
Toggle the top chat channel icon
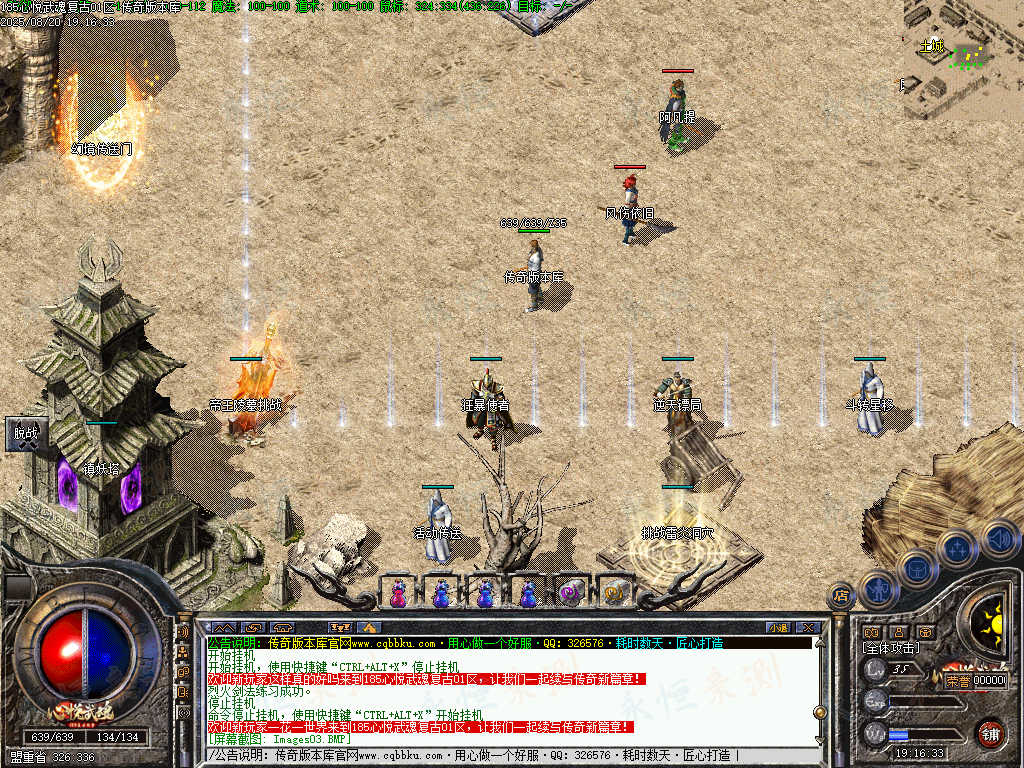(184, 632)
